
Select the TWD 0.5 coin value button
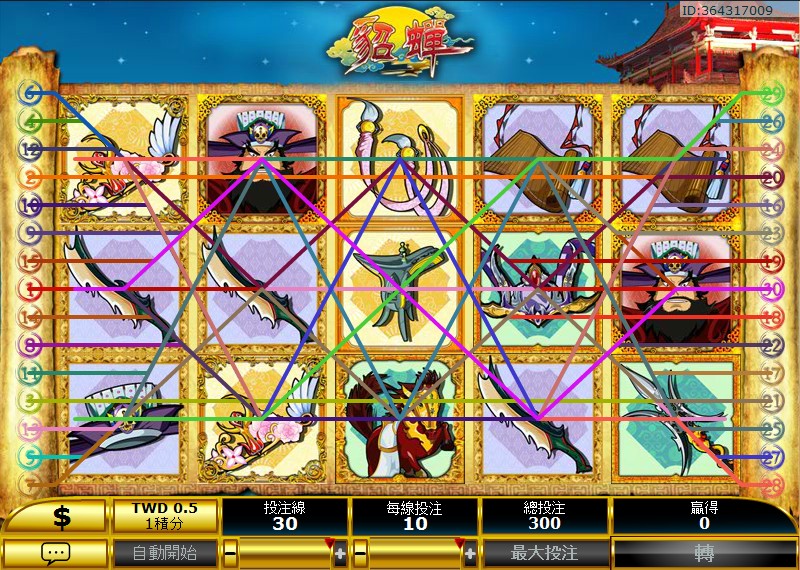click(164, 516)
